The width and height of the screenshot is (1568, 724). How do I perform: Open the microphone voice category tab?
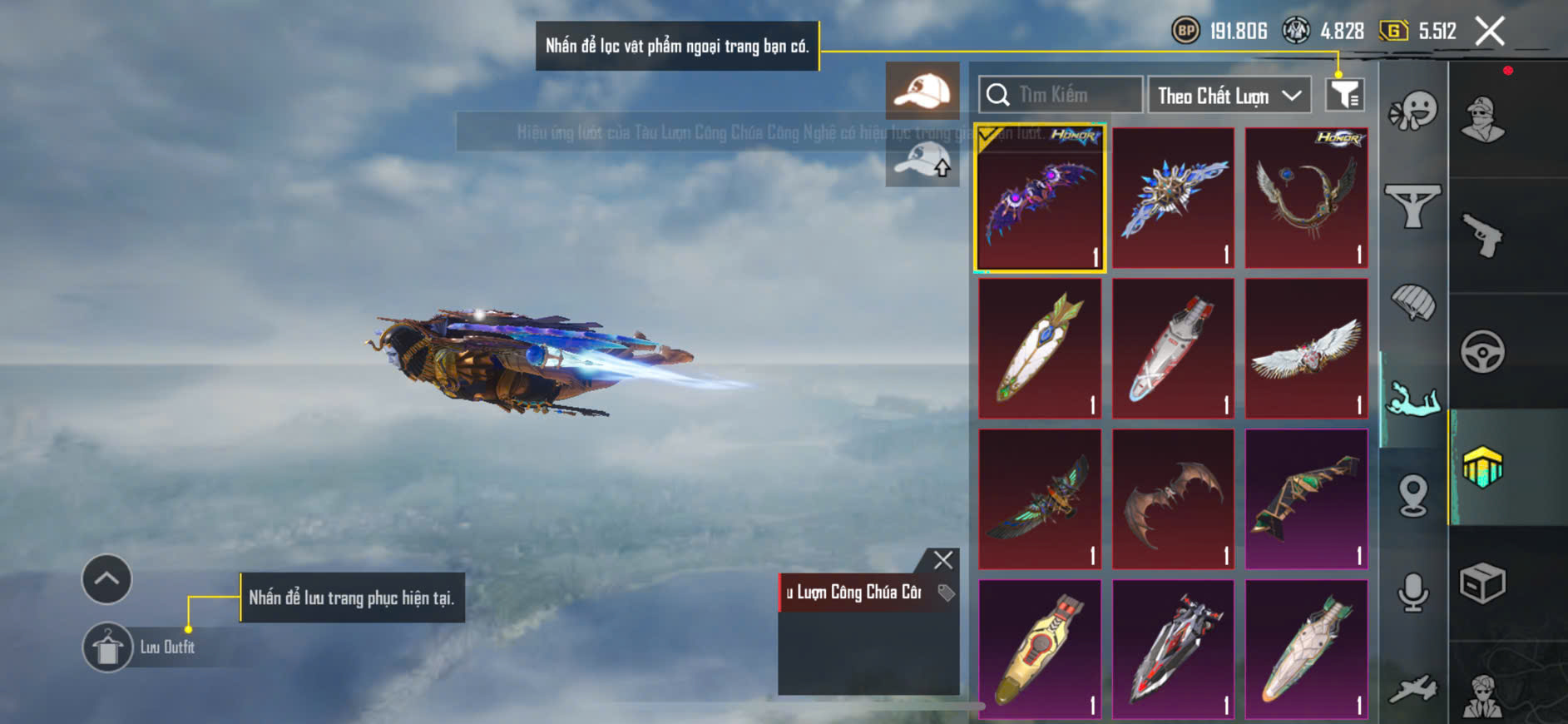click(1412, 593)
